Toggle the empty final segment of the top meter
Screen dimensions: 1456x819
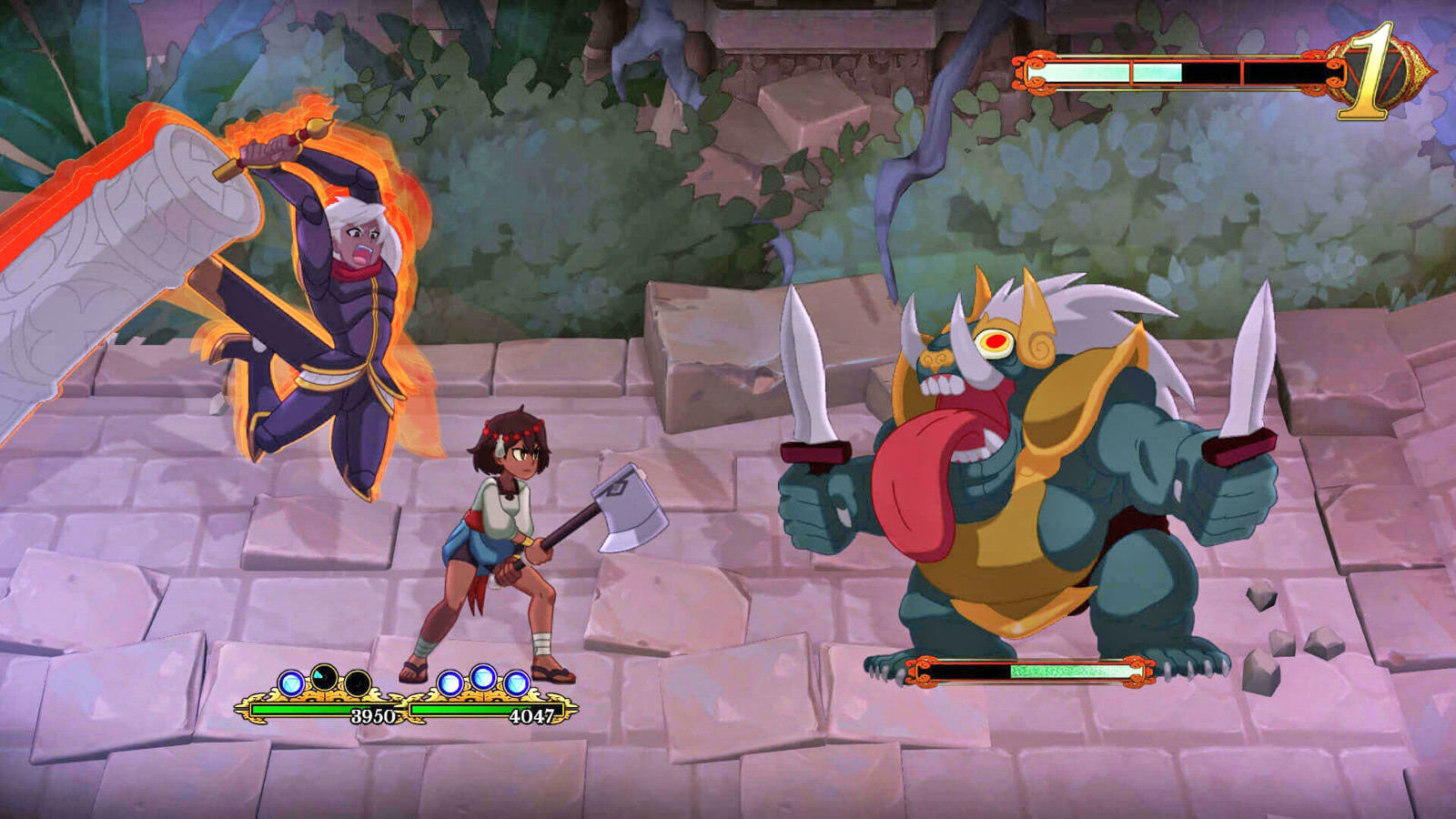1282,73
